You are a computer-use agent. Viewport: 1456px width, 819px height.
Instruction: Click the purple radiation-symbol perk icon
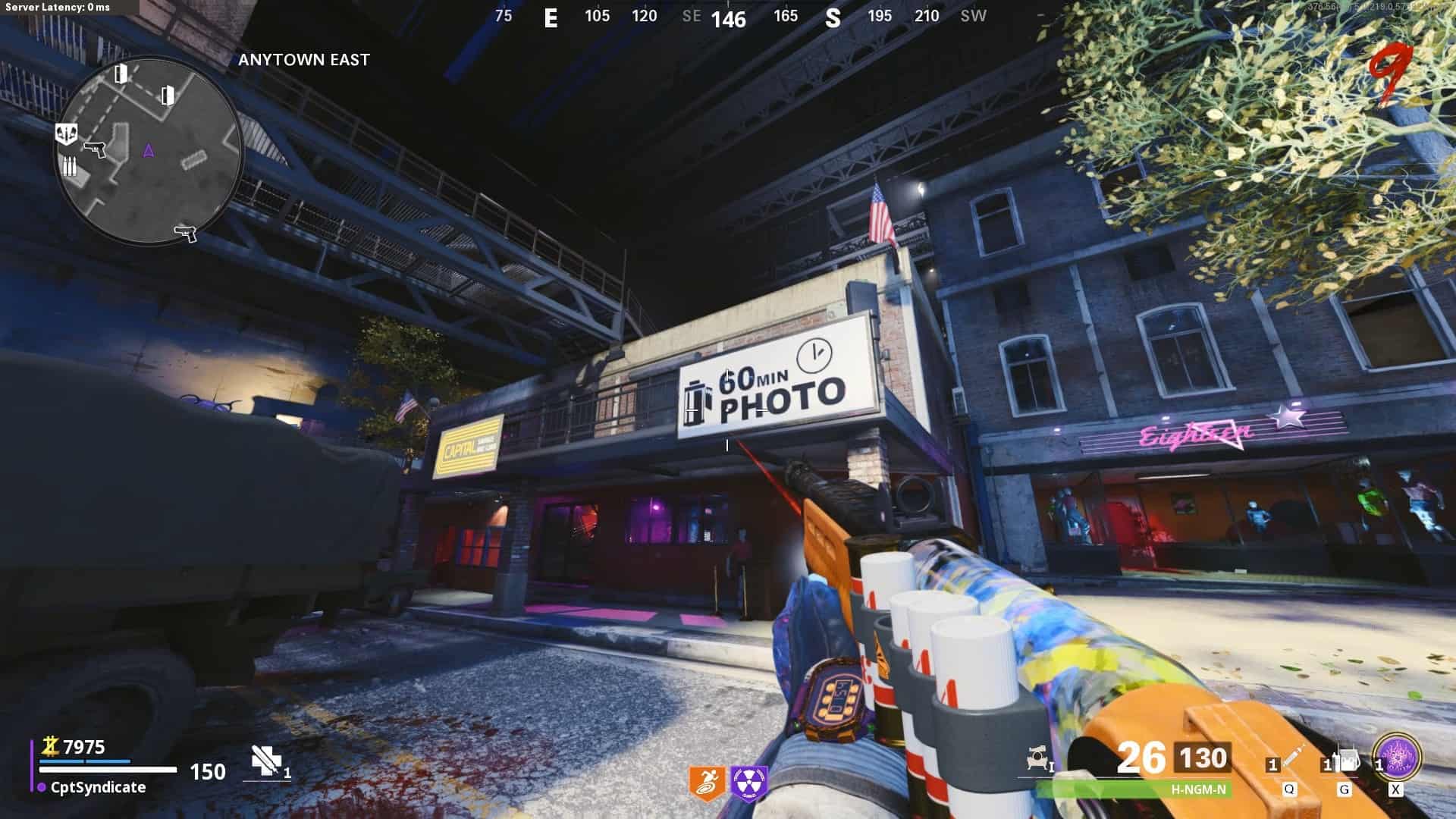click(750, 783)
